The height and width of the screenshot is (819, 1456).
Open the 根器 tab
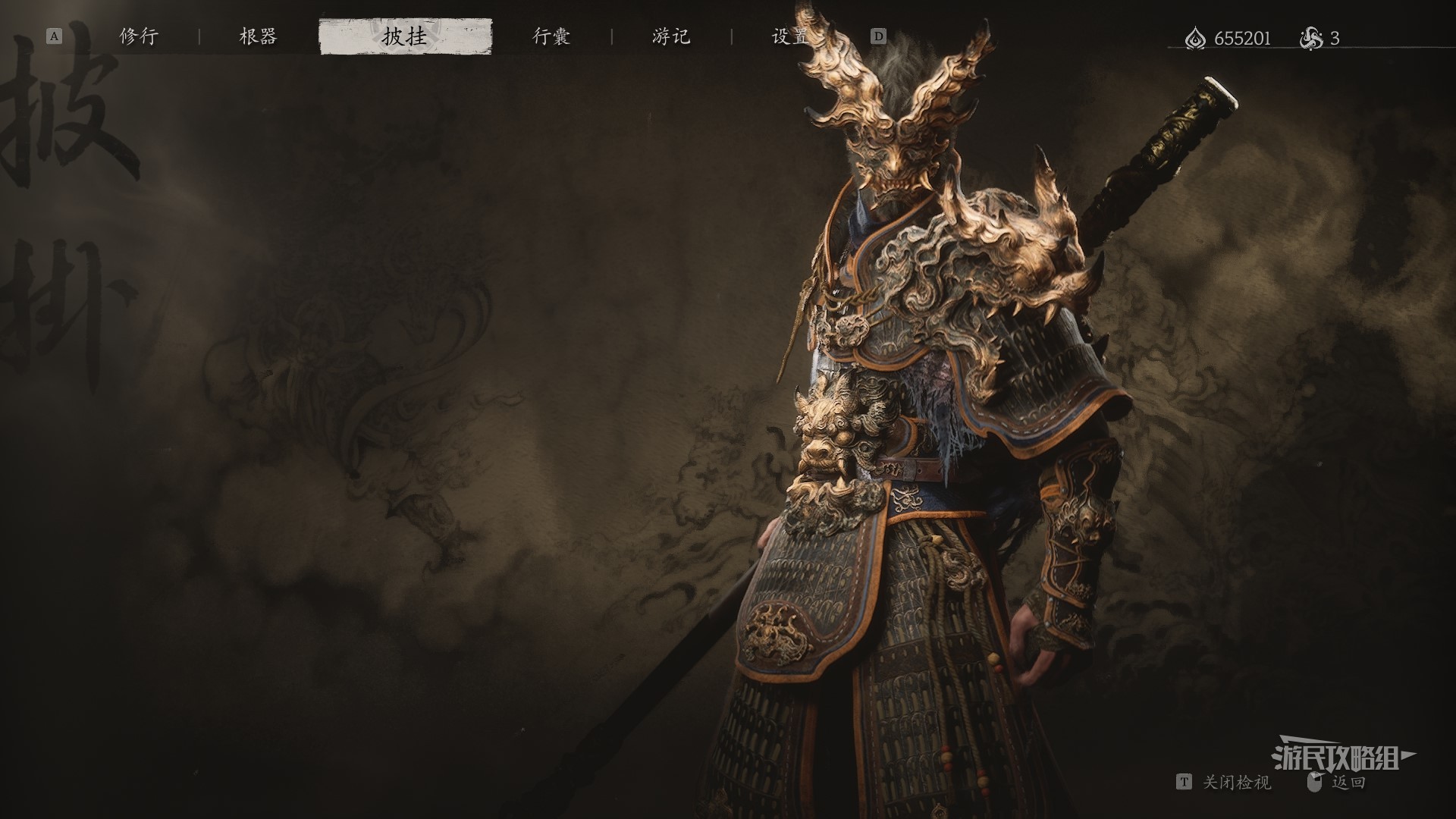pyautogui.click(x=258, y=36)
